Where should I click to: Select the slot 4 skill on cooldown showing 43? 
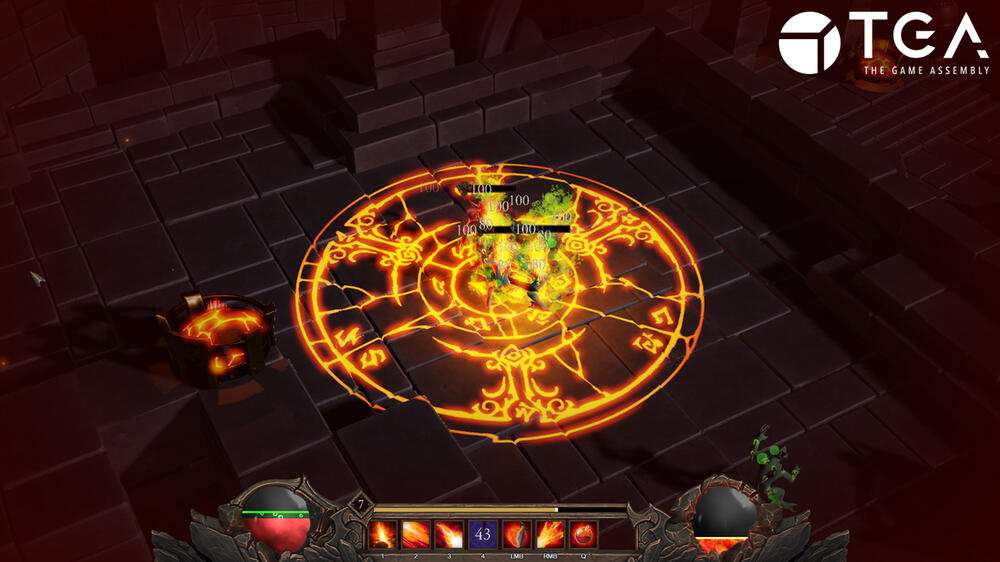[484, 535]
